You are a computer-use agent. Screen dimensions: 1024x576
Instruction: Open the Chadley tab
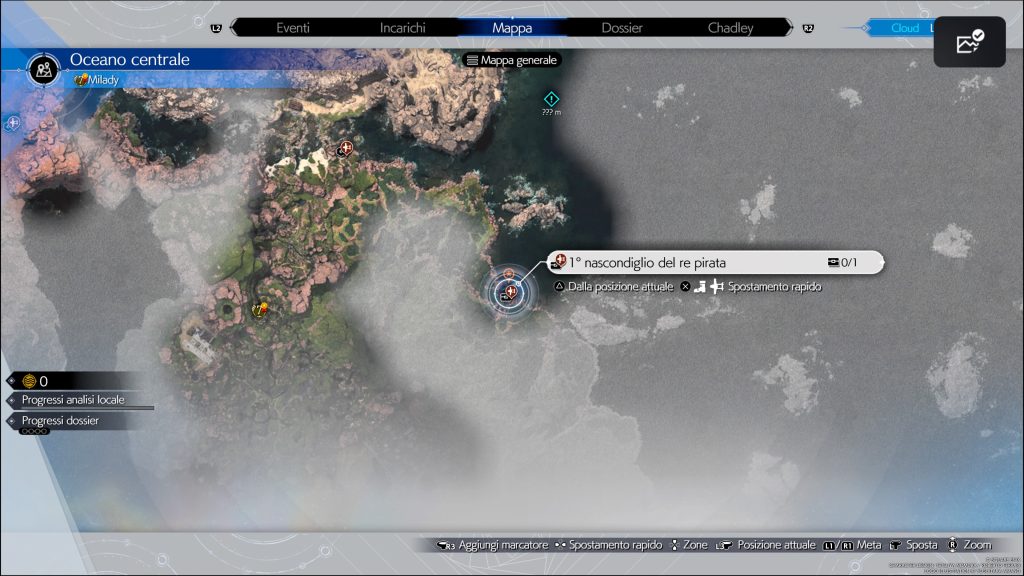[x=730, y=28]
